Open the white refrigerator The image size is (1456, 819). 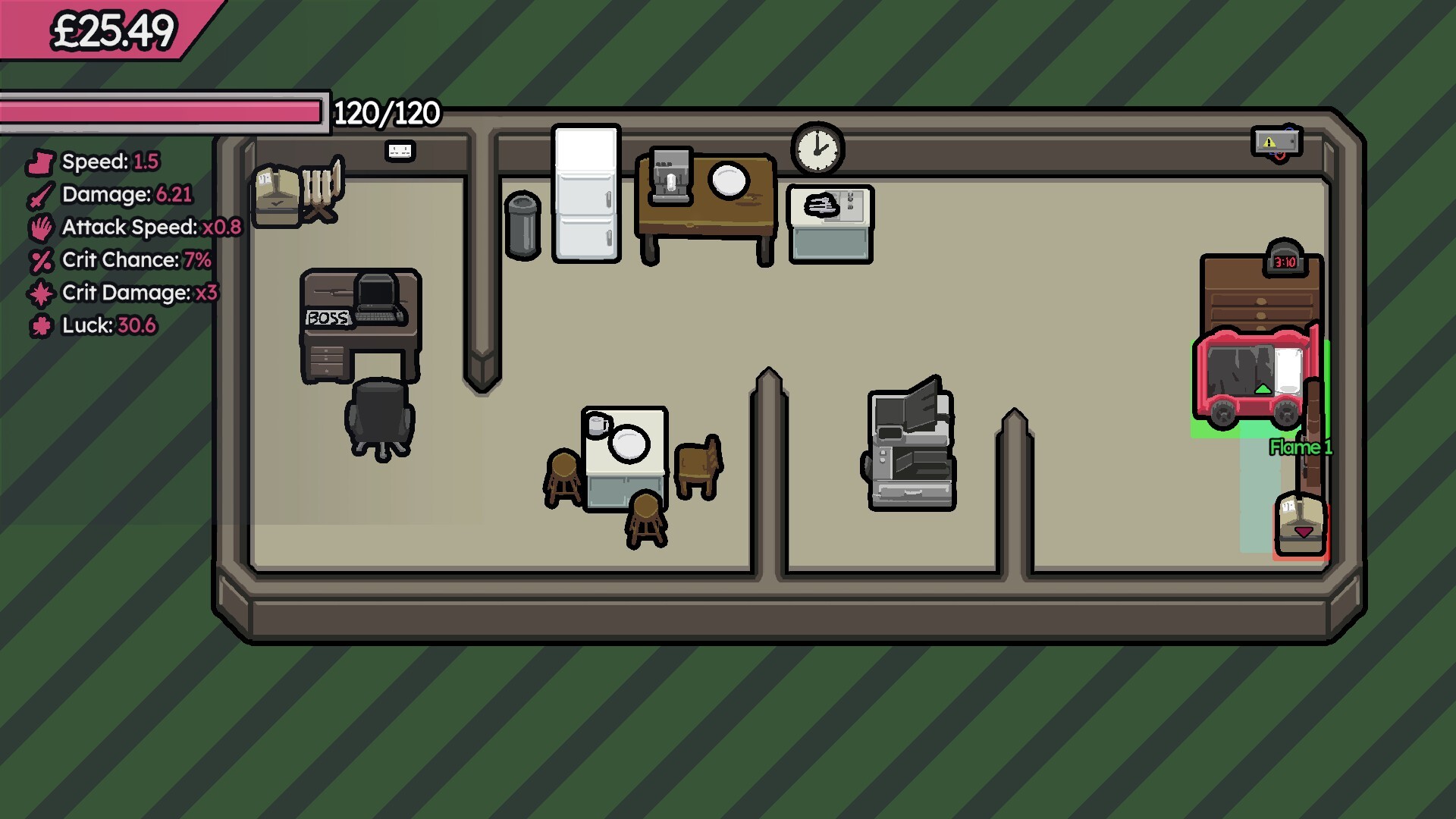[584, 193]
